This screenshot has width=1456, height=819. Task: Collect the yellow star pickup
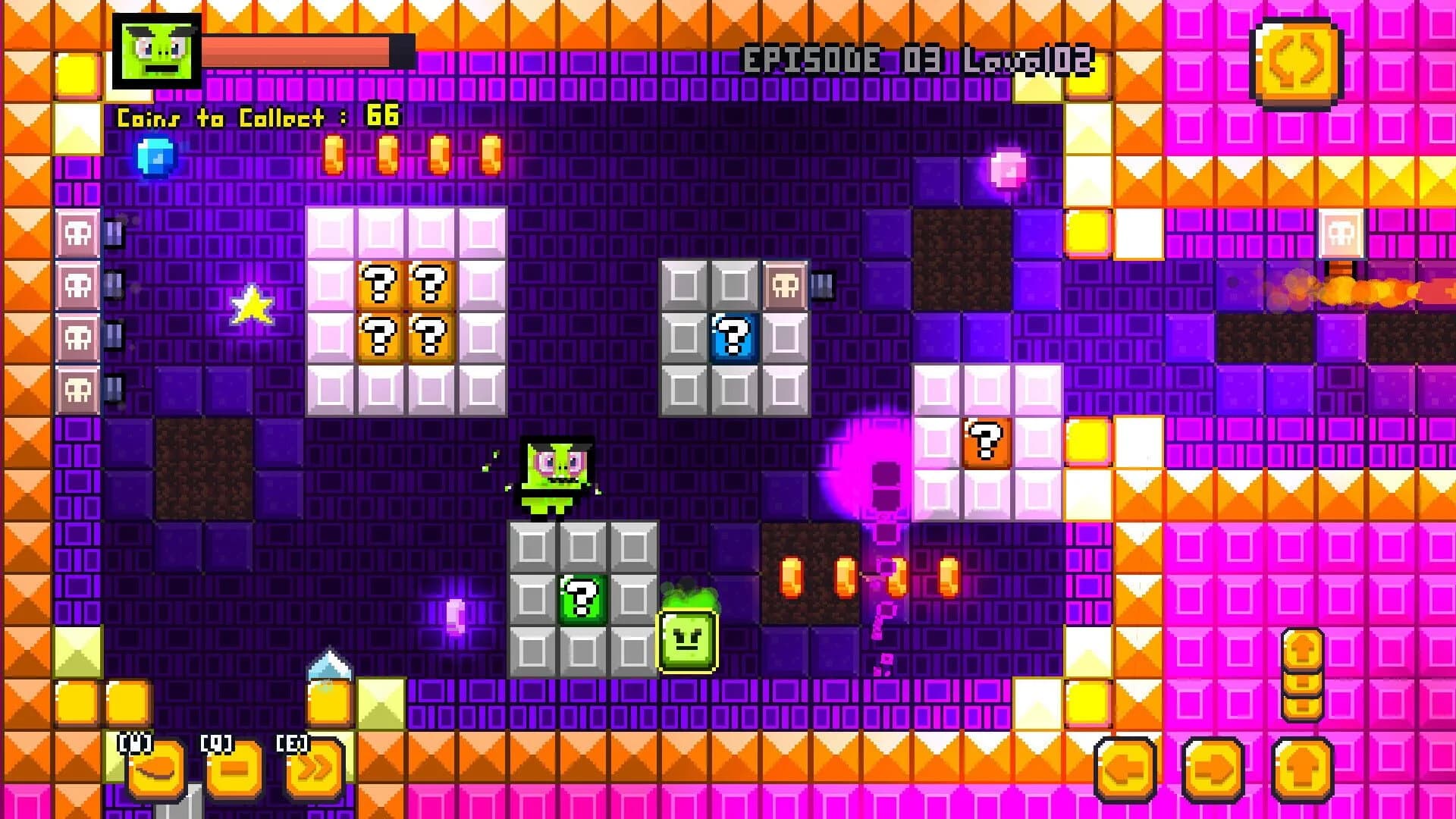pos(253,306)
